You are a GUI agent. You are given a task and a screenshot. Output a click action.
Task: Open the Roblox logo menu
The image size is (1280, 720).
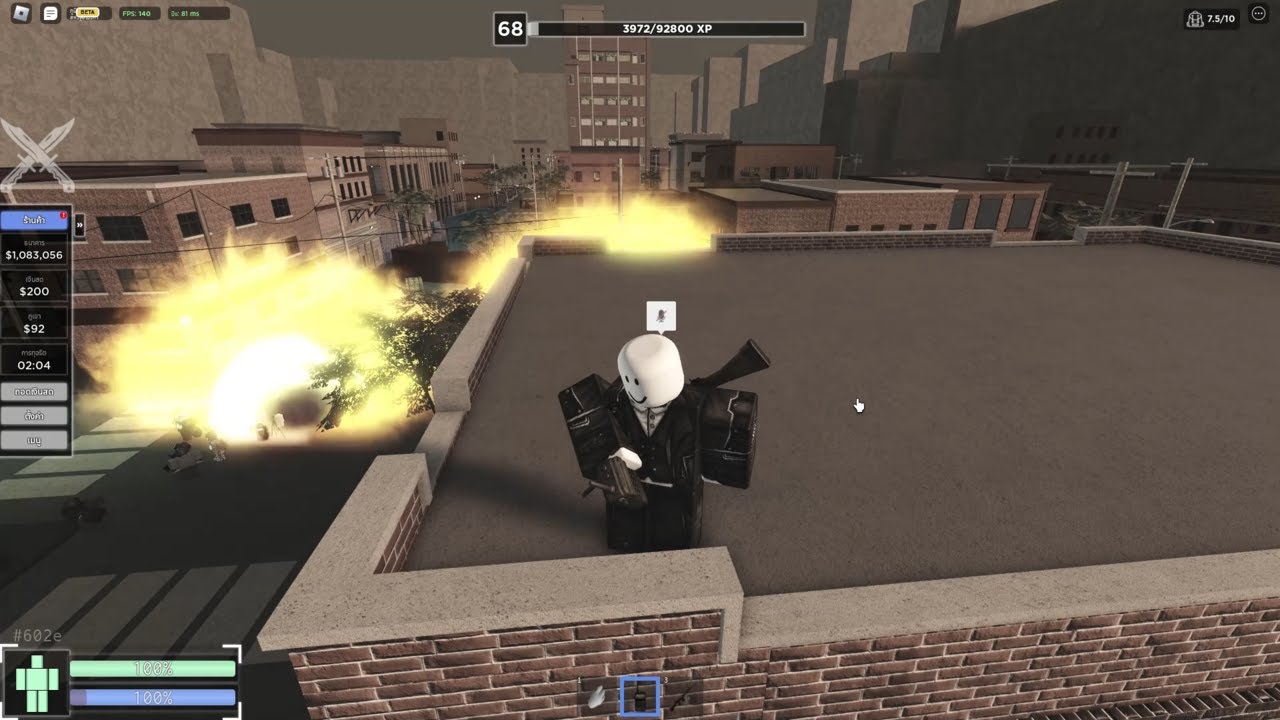tap(21, 13)
